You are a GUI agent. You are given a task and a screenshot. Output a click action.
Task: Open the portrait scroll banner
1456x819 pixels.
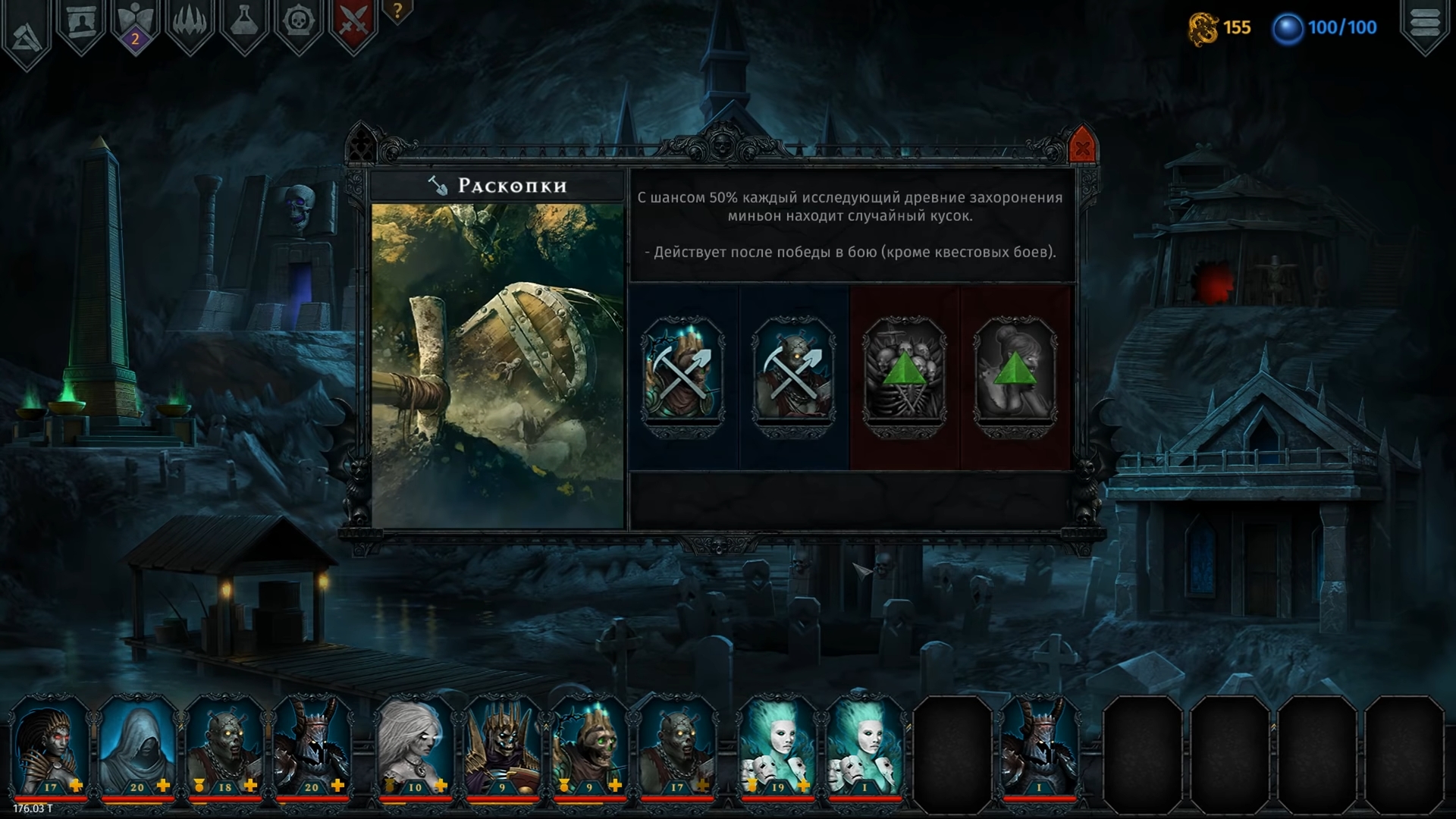tap(81, 23)
